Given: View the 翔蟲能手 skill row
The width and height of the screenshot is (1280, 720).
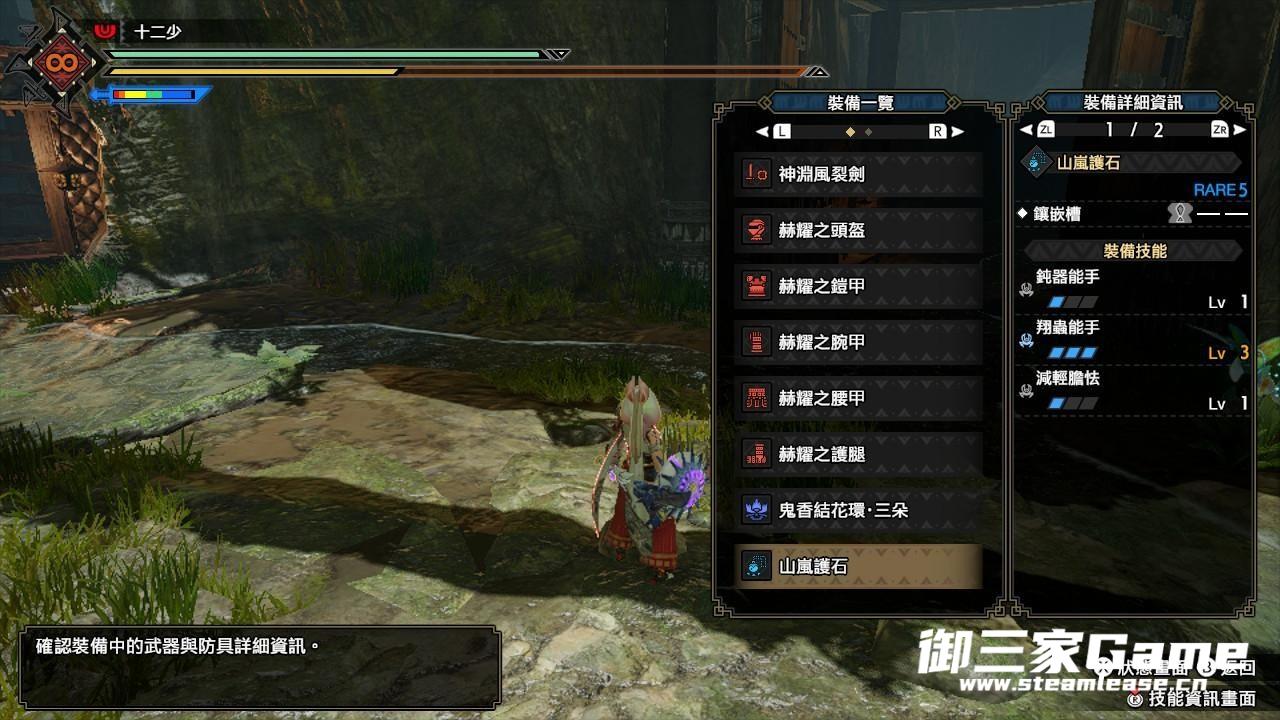Looking at the screenshot, I should [1133, 340].
